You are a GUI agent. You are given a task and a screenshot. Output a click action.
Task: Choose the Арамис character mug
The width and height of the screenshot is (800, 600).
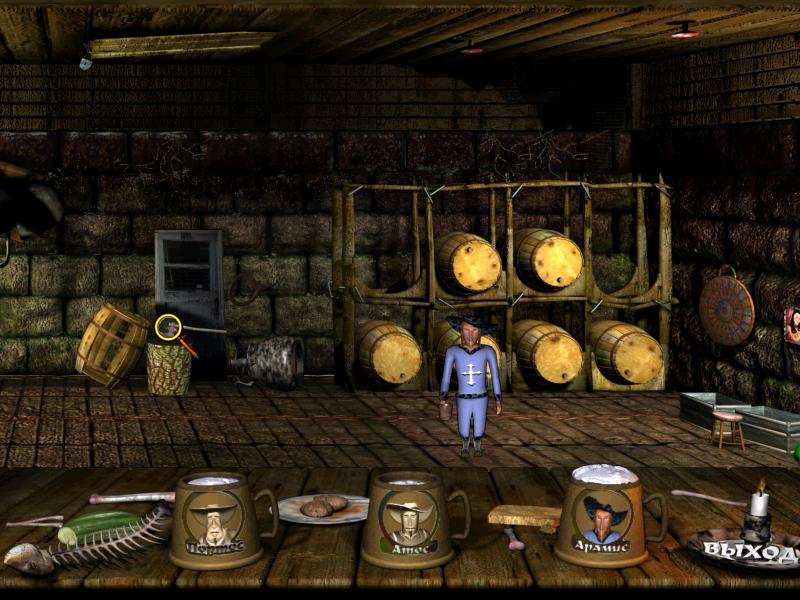603,518
